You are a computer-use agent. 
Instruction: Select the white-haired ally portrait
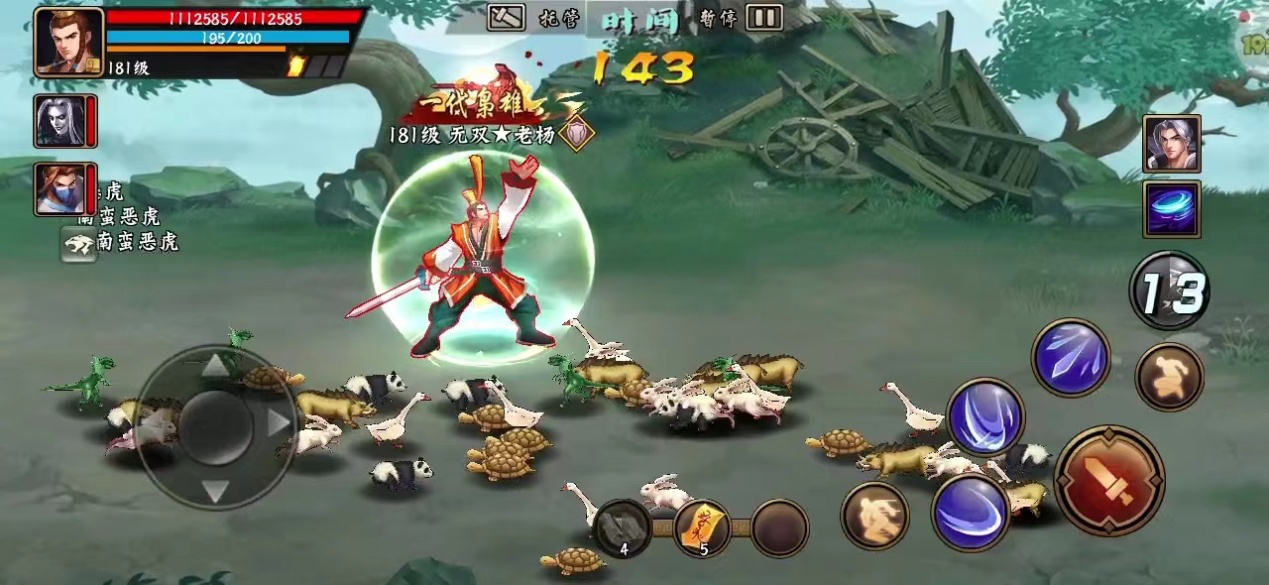(60, 121)
